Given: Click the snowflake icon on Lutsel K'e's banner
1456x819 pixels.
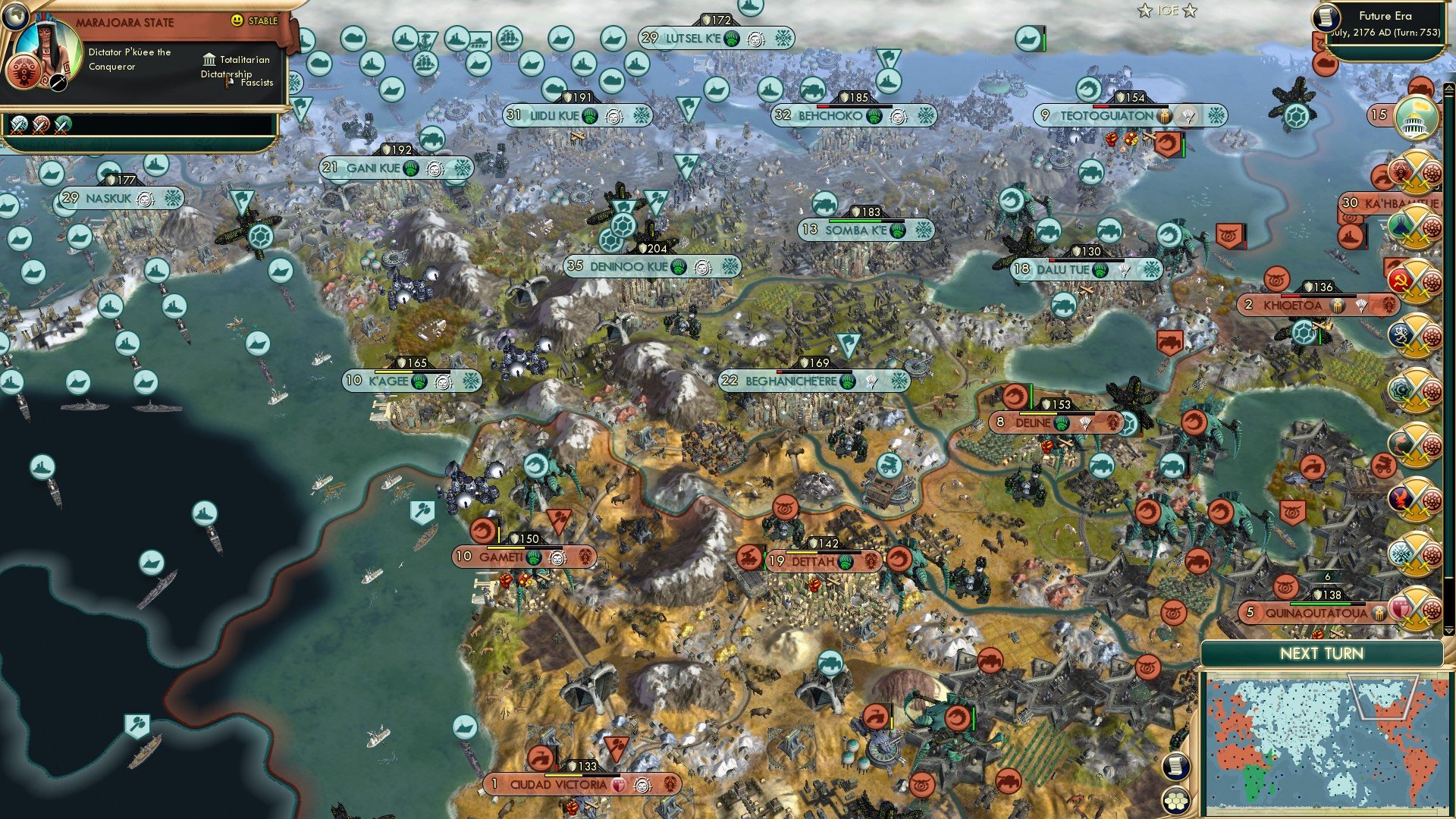Looking at the screenshot, I should [783, 38].
